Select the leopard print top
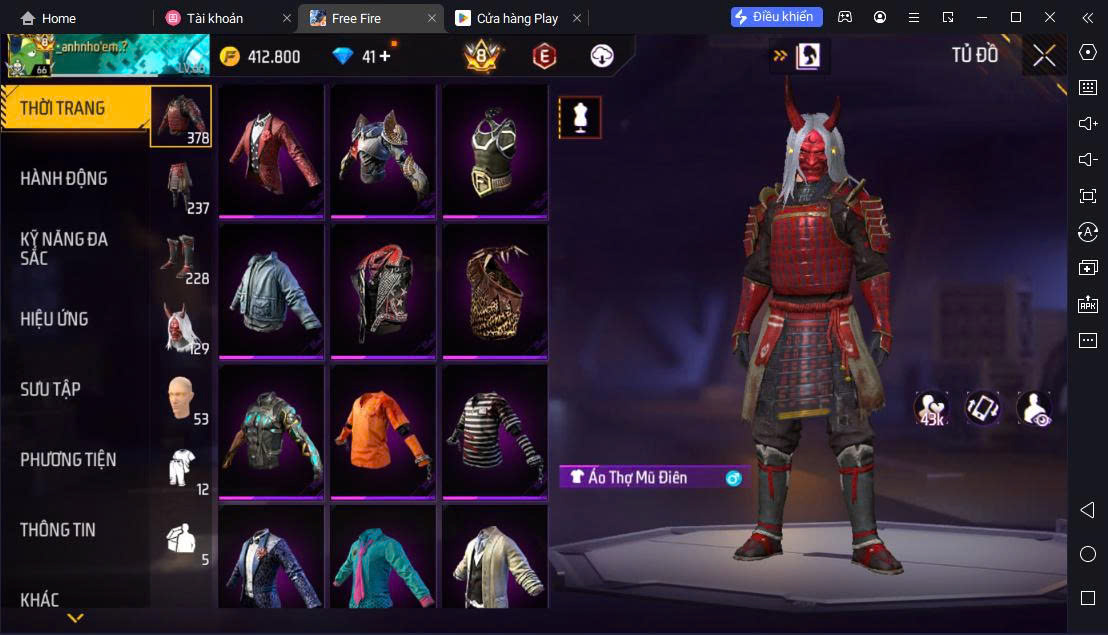Image resolution: width=1108 pixels, height=635 pixels. [495, 289]
